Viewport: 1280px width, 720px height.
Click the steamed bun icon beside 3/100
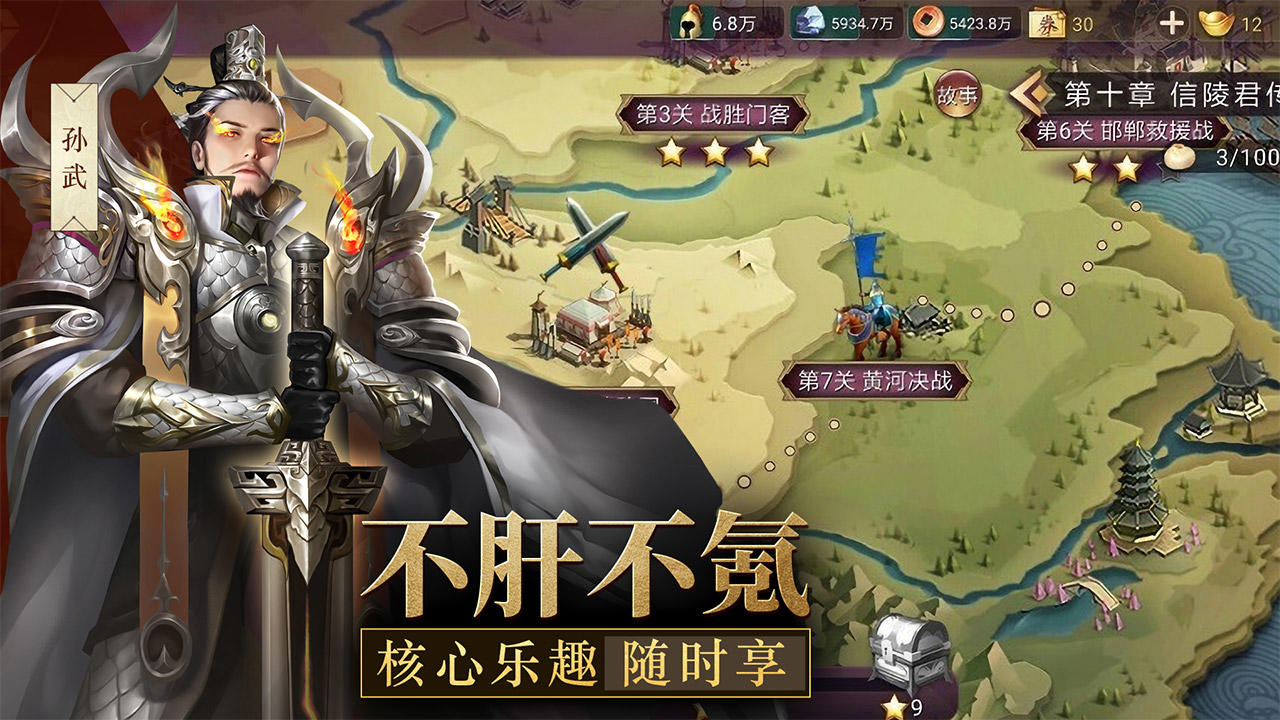pyautogui.click(x=1178, y=157)
